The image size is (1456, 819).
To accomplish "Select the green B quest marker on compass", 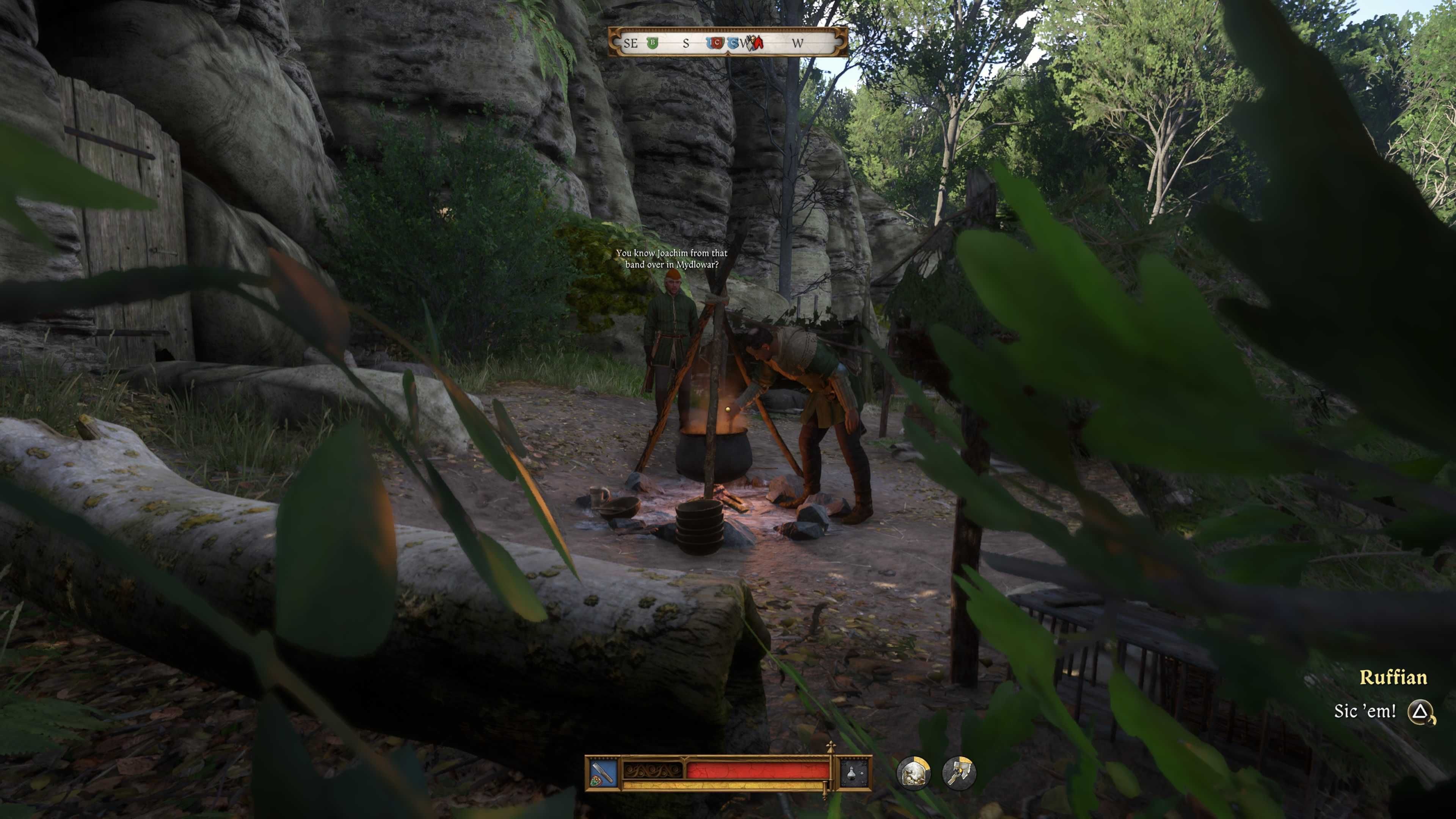I will pos(653,43).
